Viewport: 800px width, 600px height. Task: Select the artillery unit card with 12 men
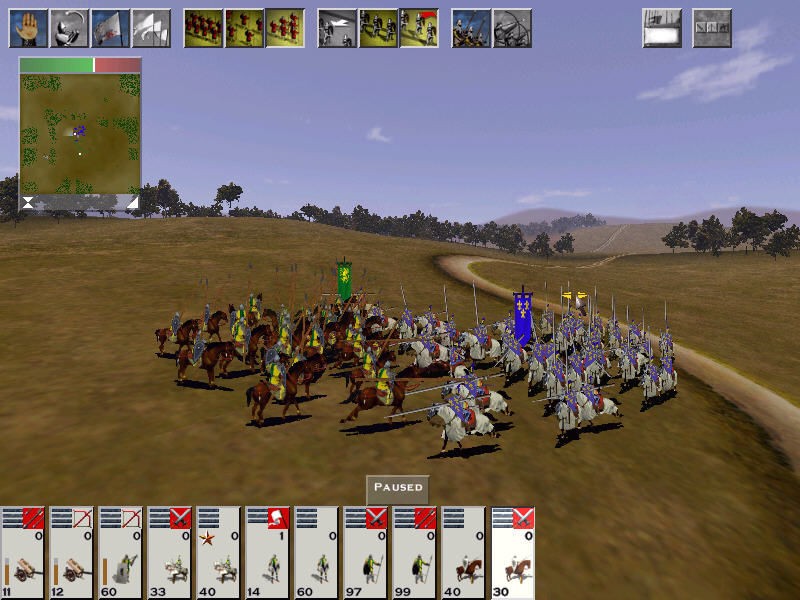pyautogui.click(x=72, y=552)
